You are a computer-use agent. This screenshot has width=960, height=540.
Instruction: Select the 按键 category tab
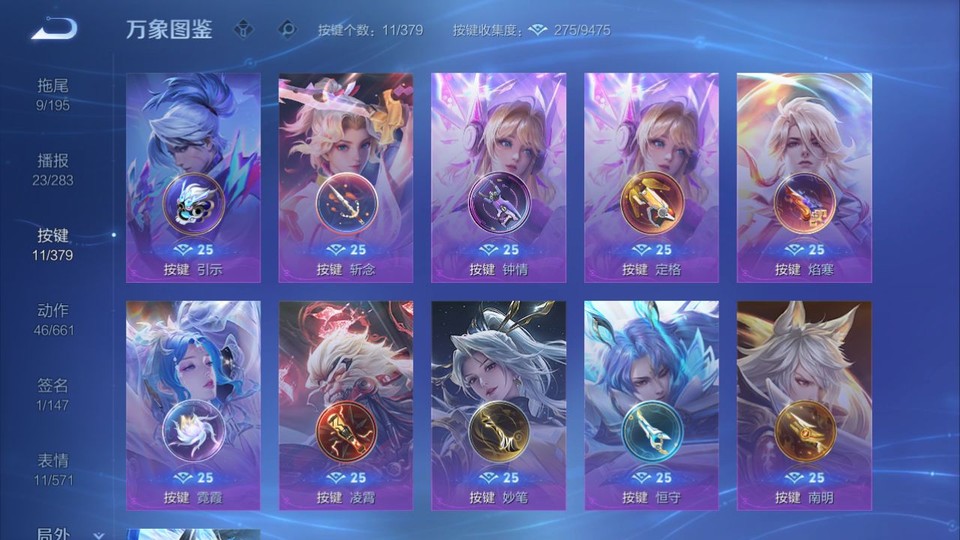[x=53, y=244]
